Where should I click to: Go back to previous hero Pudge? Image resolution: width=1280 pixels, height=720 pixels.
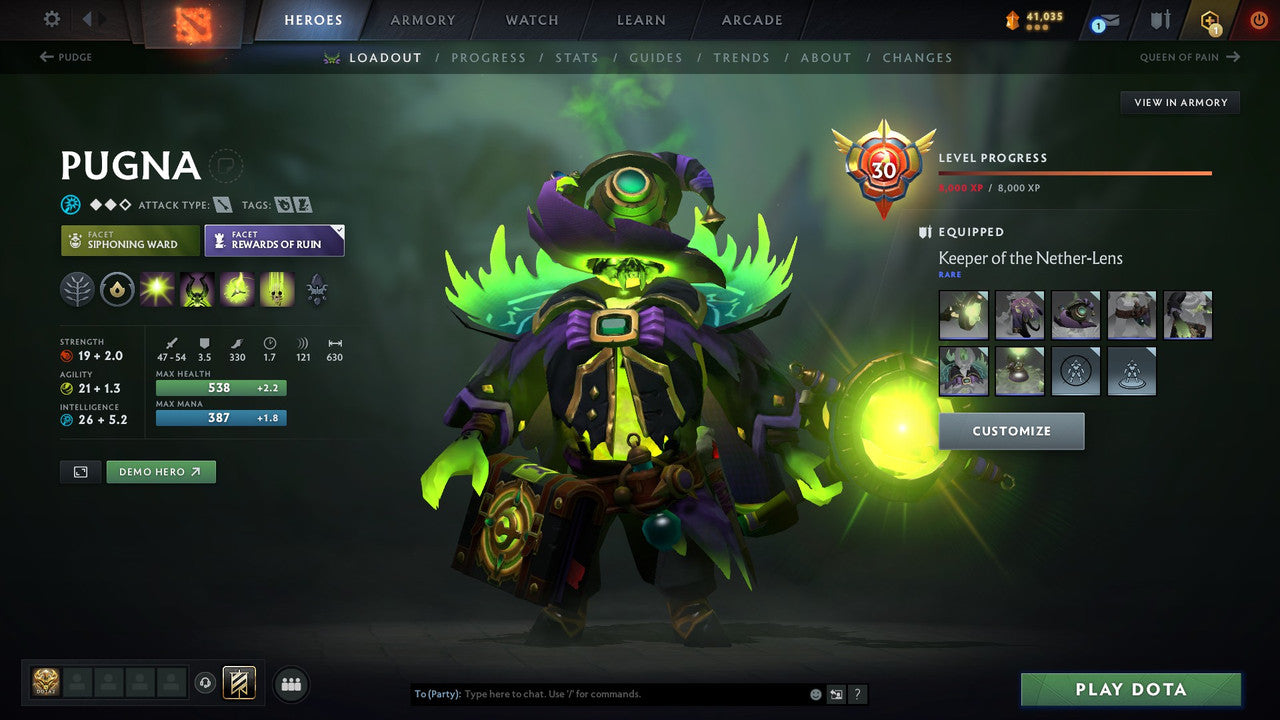point(63,58)
